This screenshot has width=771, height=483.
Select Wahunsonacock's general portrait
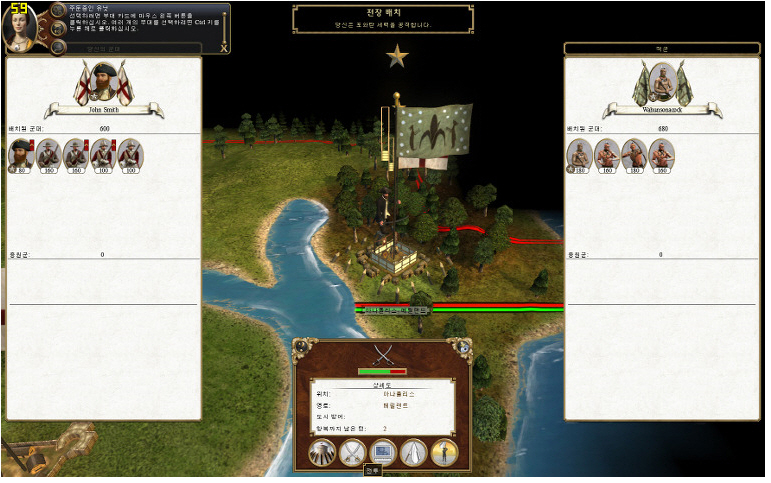click(662, 84)
